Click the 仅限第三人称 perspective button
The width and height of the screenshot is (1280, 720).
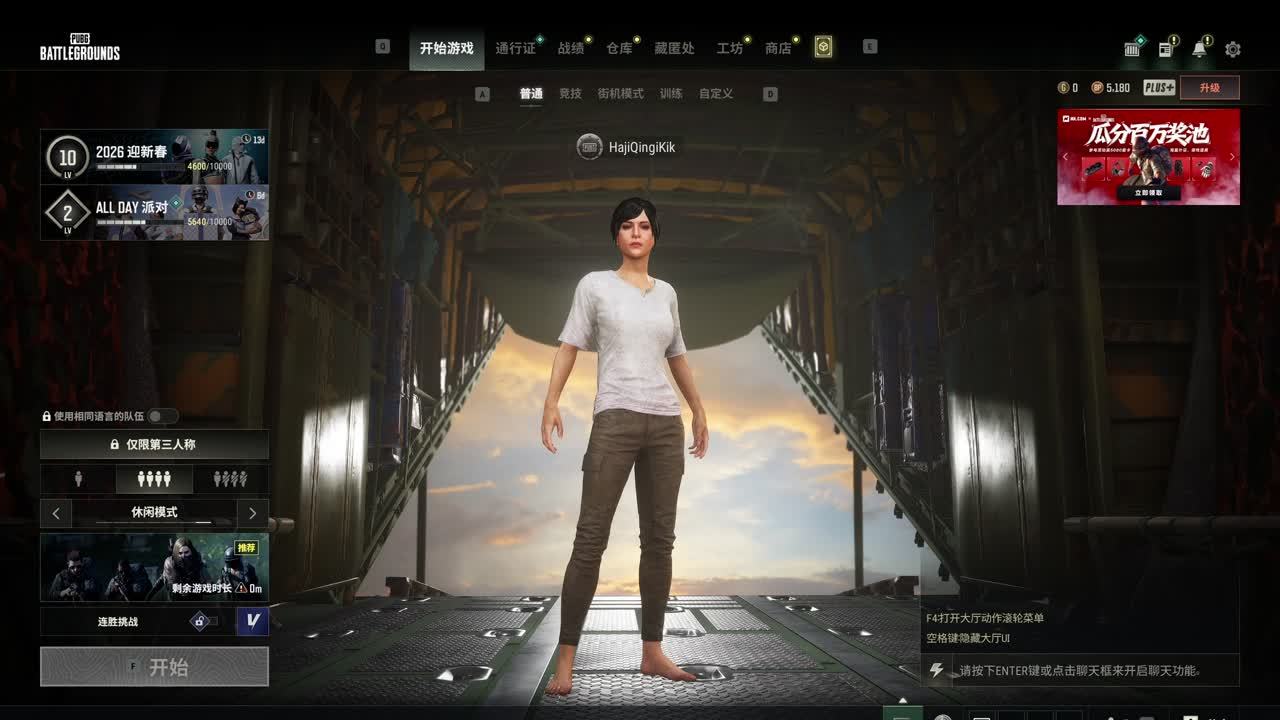(x=154, y=444)
